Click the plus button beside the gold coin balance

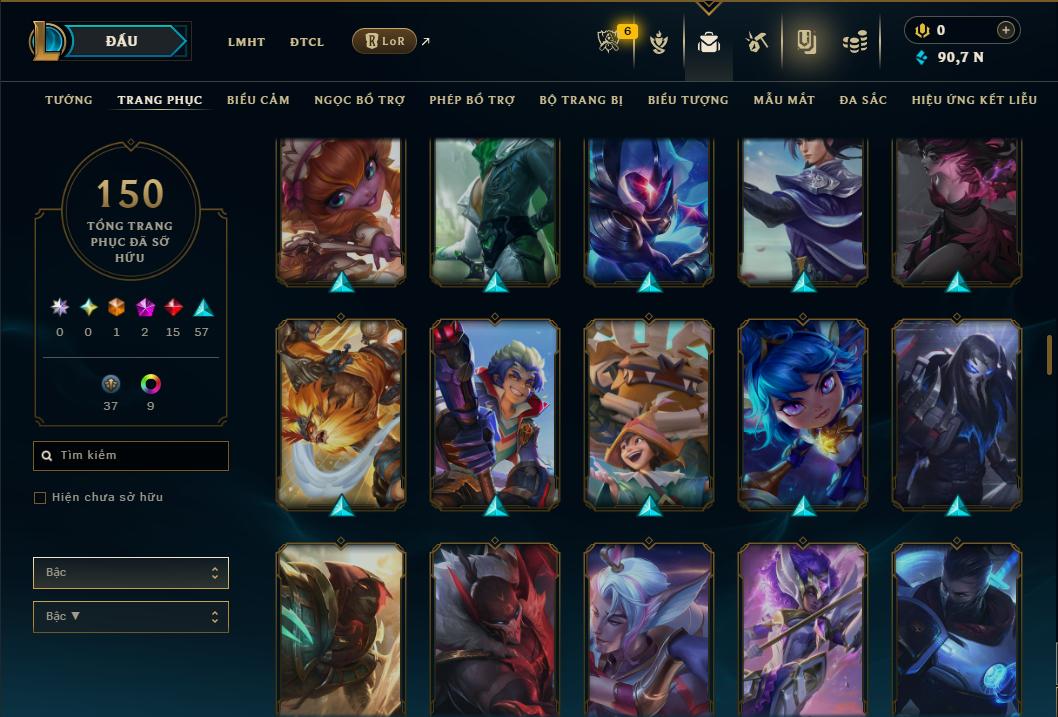tap(1006, 30)
